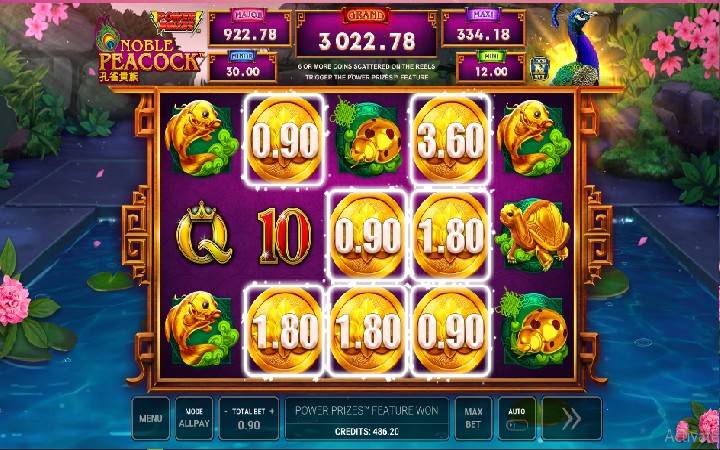Decrease total bet with the minus button
The height and width of the screenshot is (450, 720).
pyautogui.click(x=227, y=411)
